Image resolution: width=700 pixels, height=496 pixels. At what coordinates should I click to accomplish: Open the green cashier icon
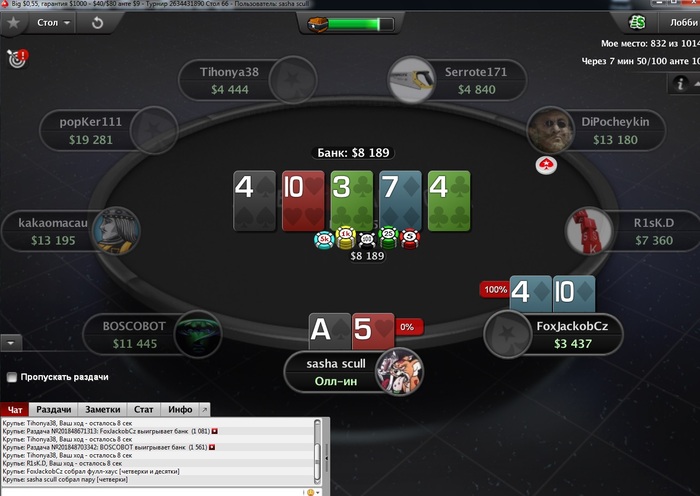(x=637, y=22)
